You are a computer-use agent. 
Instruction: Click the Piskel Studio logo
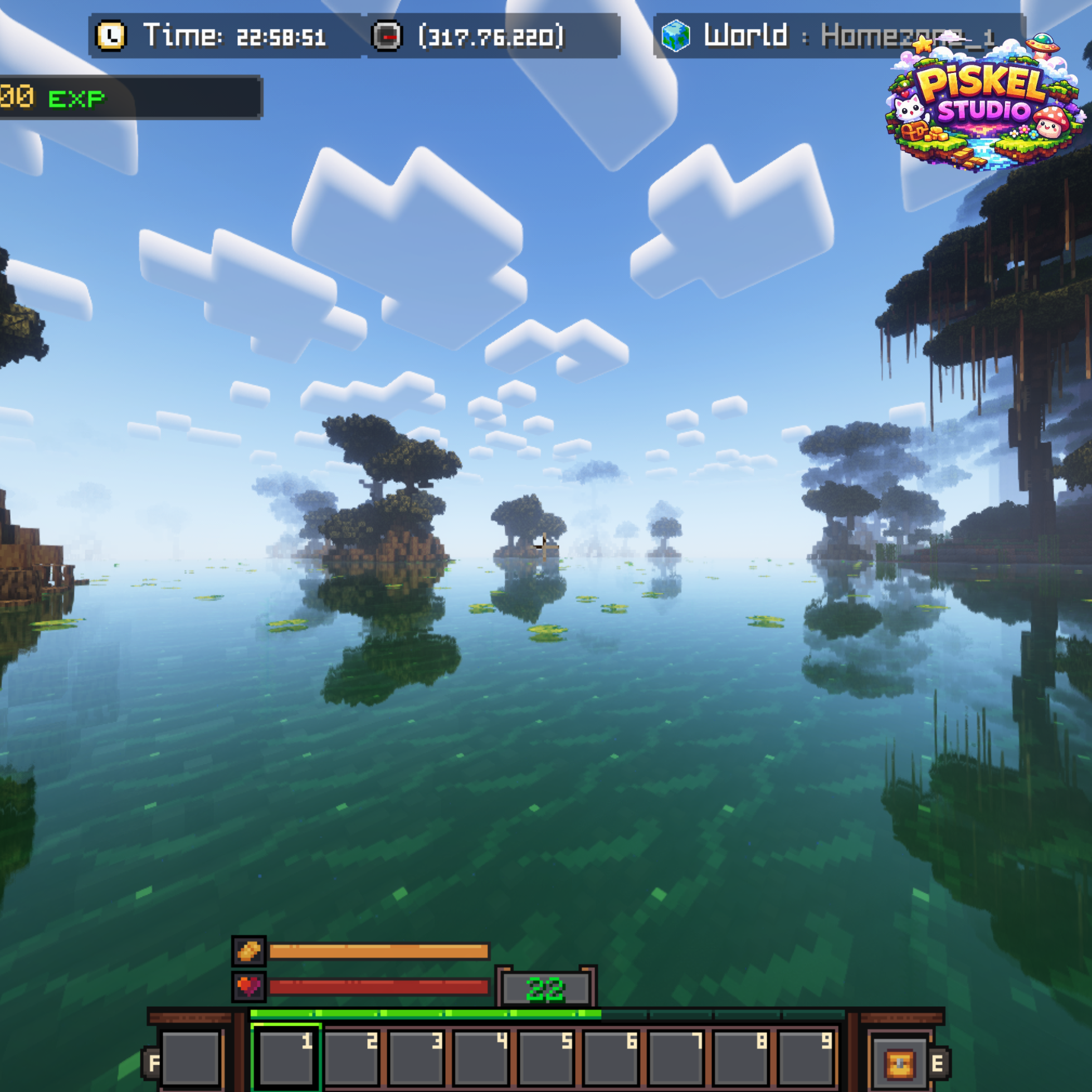tap(984, 102)
